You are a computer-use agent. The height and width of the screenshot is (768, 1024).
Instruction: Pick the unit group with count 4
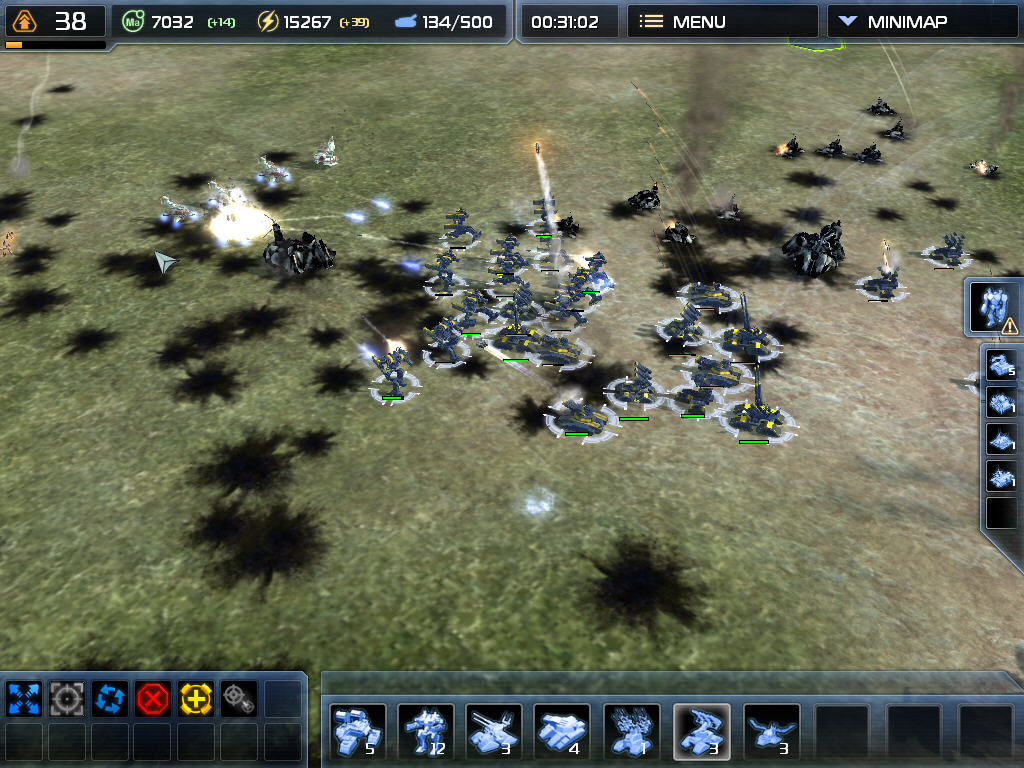(x=563, y=732)
